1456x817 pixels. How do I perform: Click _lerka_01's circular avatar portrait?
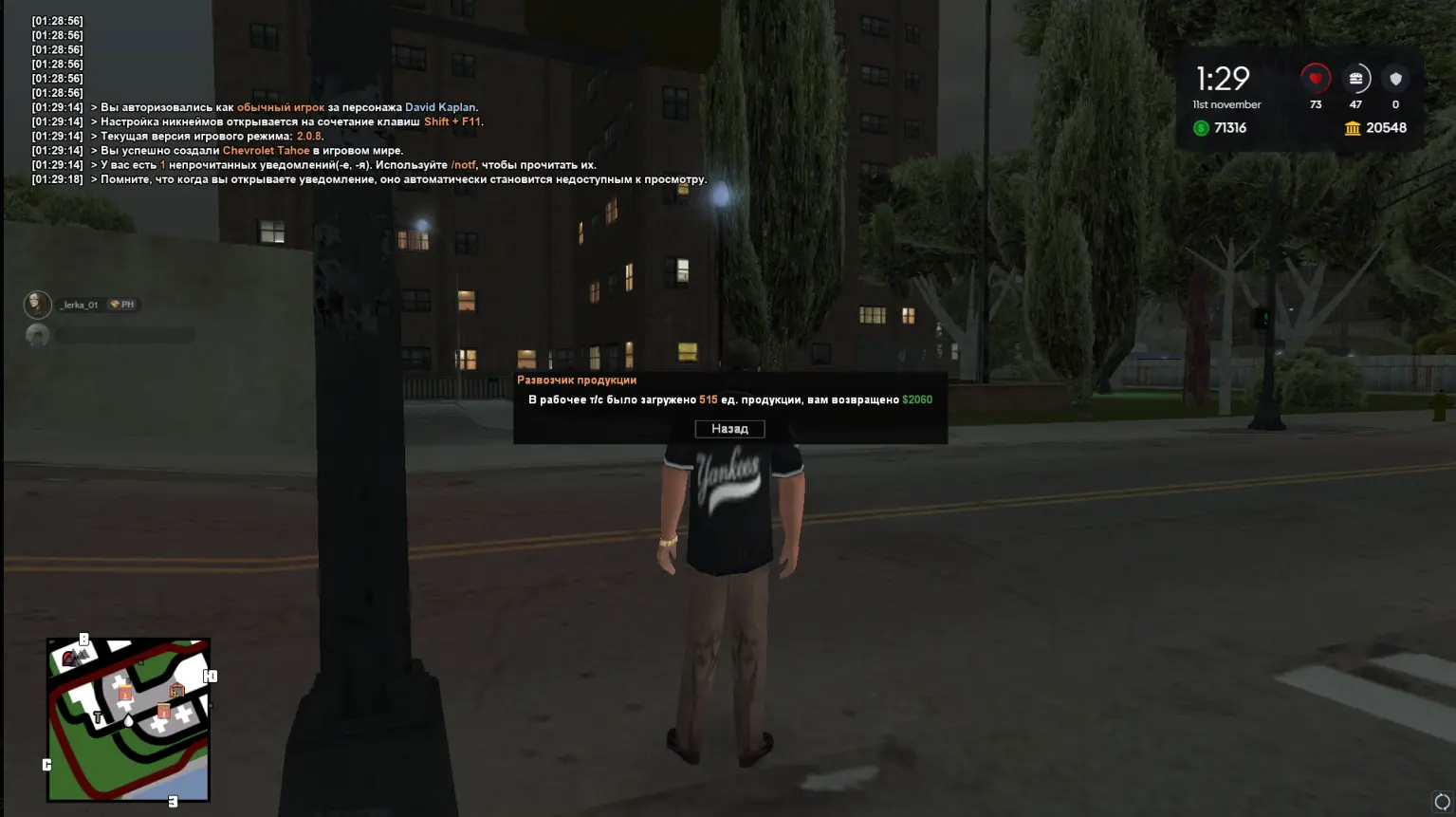pyautogui.click(x=37, y=304)
